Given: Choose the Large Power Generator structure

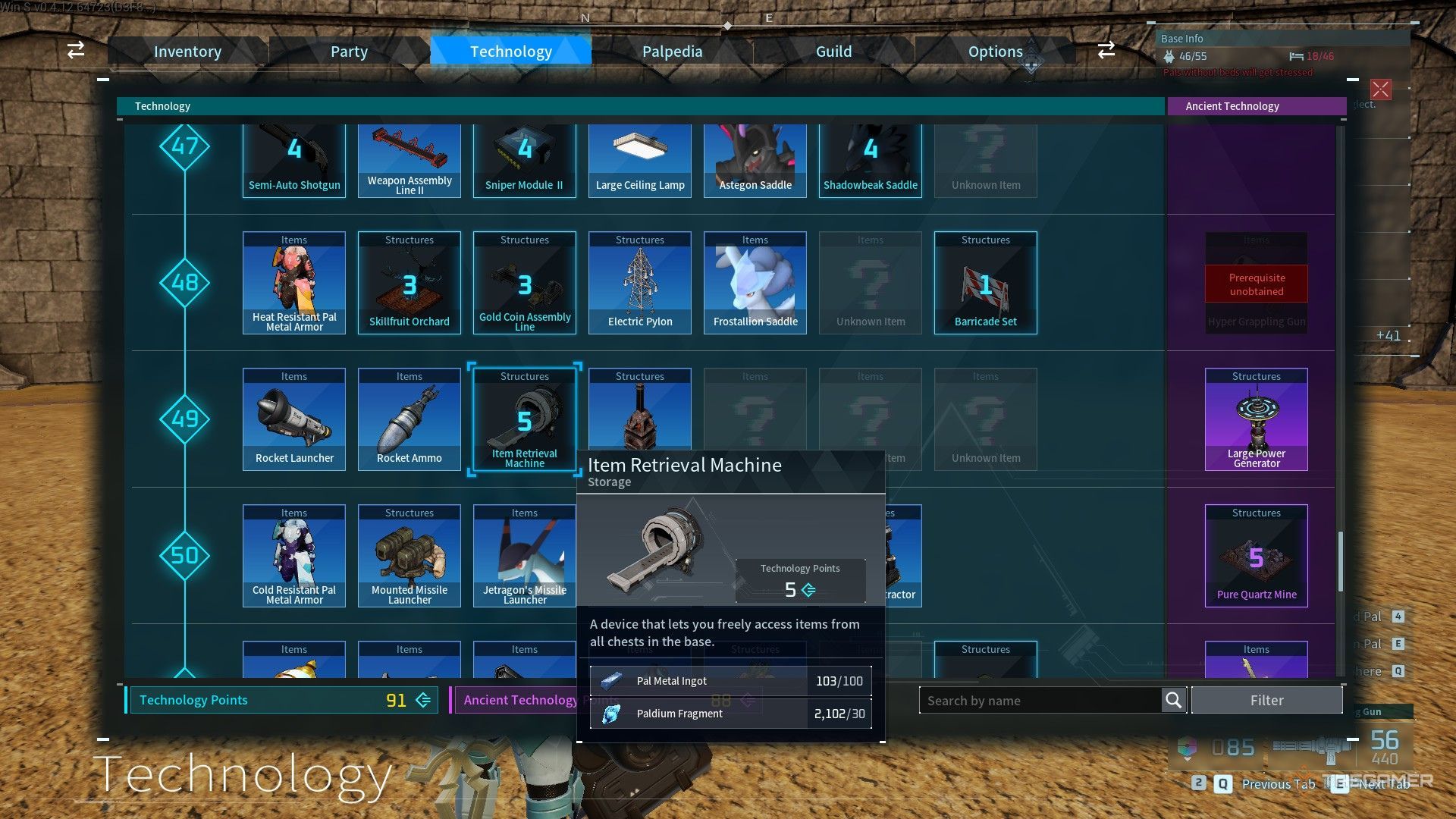Looking at the screenshot, I should click(x=1256, y=419).
